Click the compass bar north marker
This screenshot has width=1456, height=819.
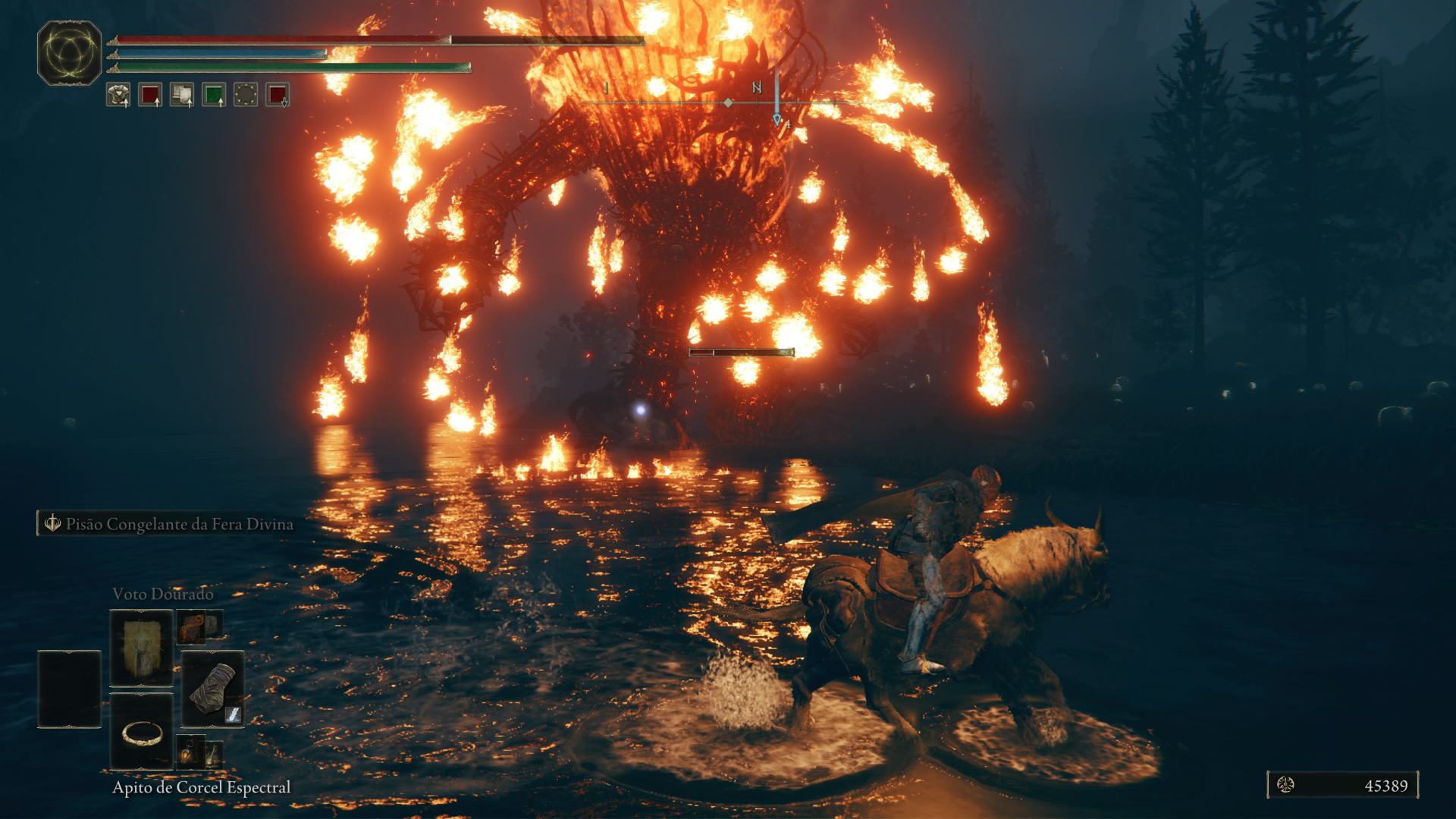point(756,88)
